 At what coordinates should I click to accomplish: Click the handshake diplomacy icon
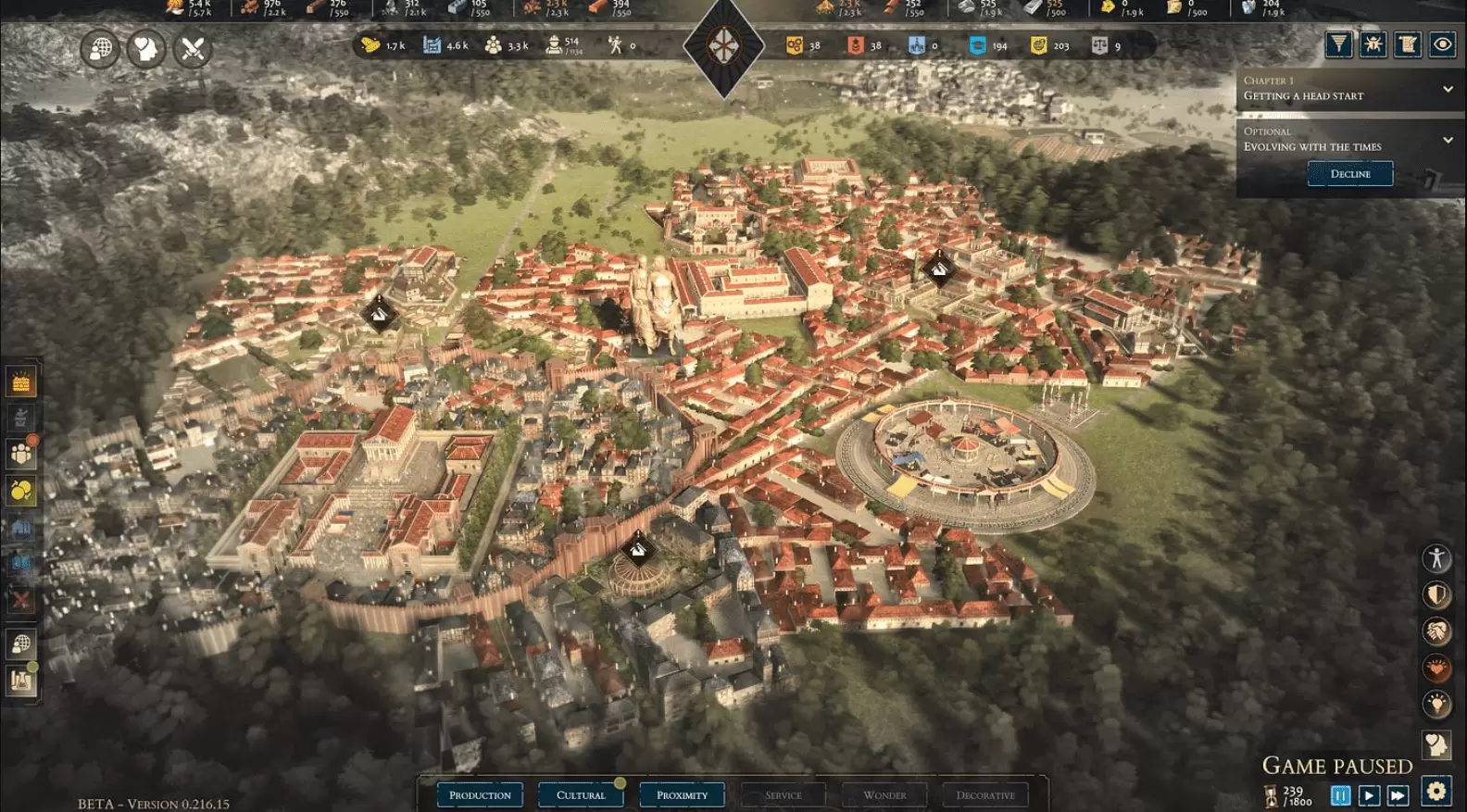point(1436,631)
